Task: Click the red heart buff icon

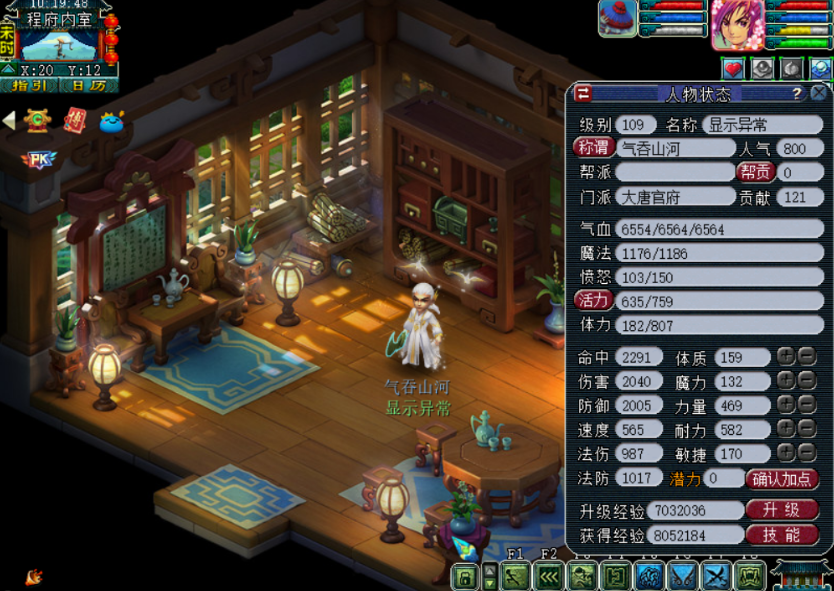Action: point(734,68)
